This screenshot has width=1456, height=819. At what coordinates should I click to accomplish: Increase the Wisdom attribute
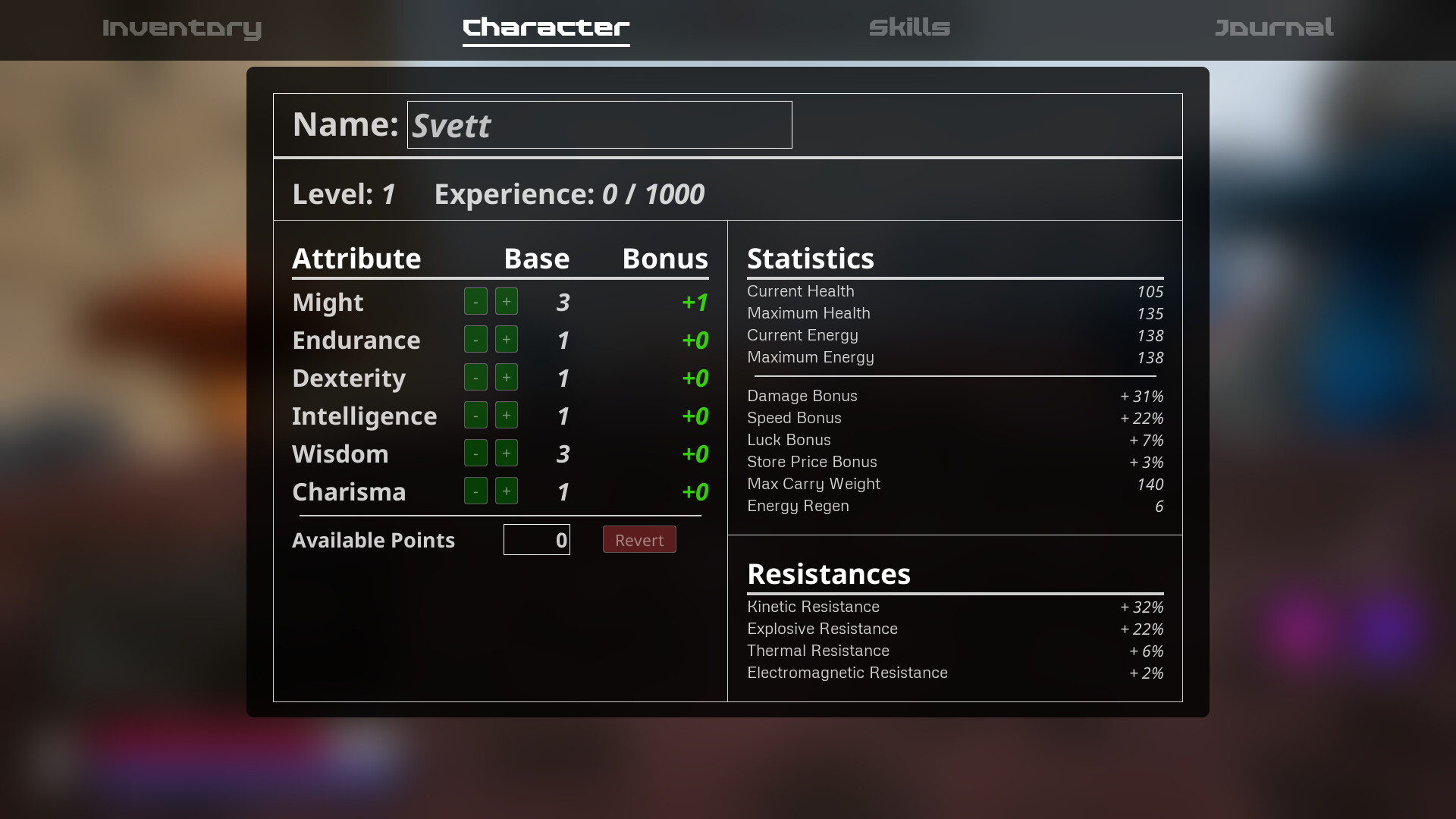click(x=506, y=453)
